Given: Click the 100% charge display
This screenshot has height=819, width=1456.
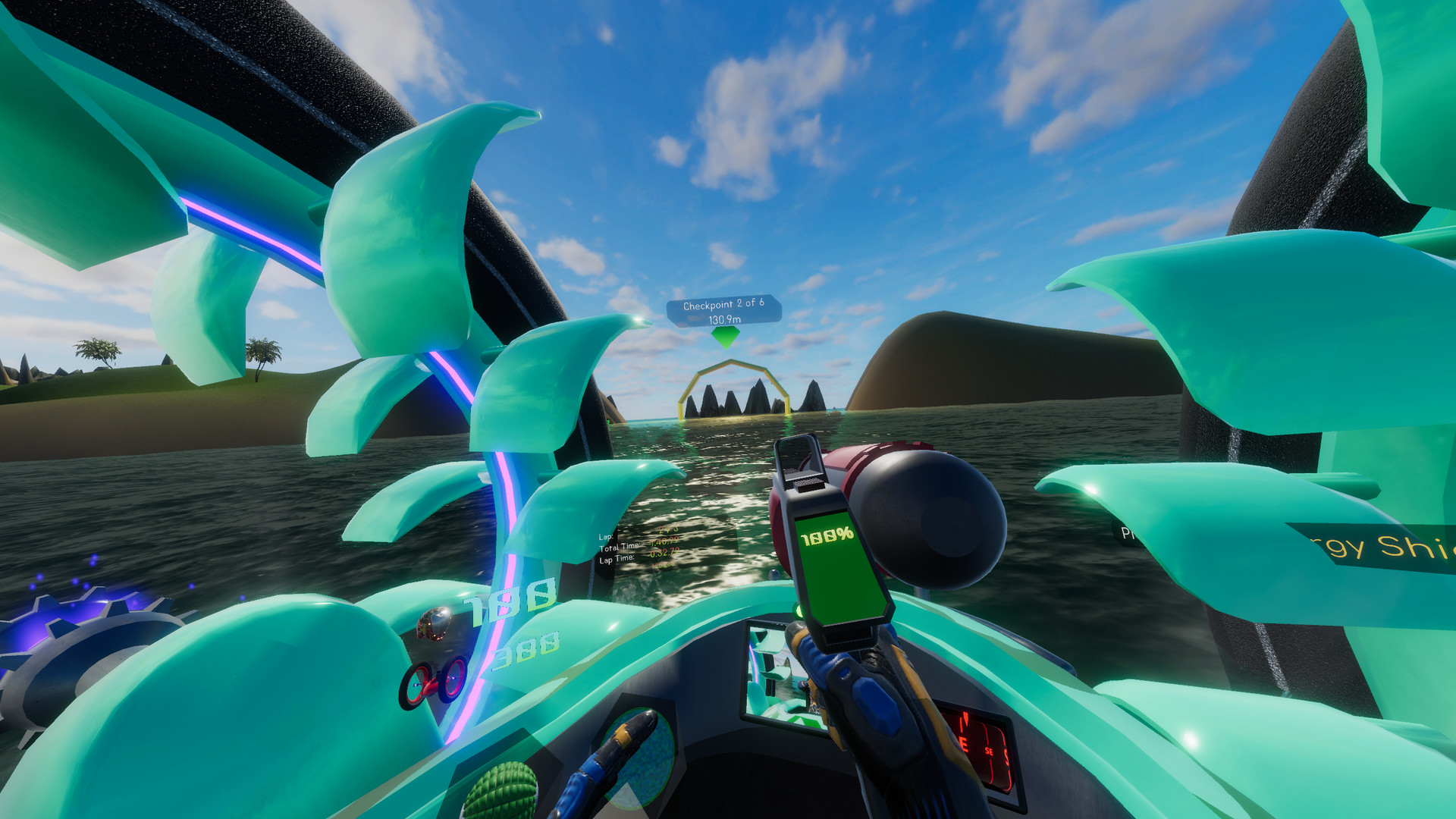Looking at the screenshot, I should pos(828,536).
